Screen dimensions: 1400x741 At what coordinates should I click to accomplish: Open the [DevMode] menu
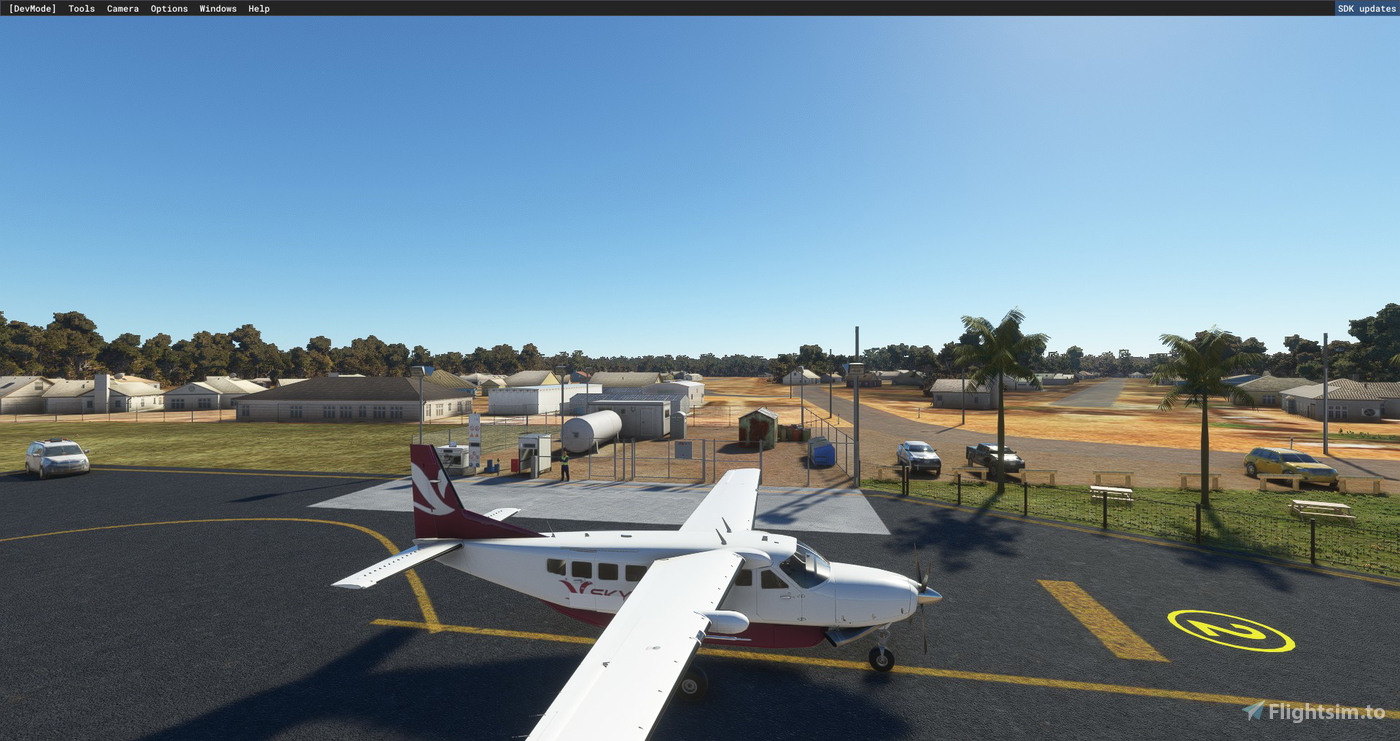click(33, 8)
